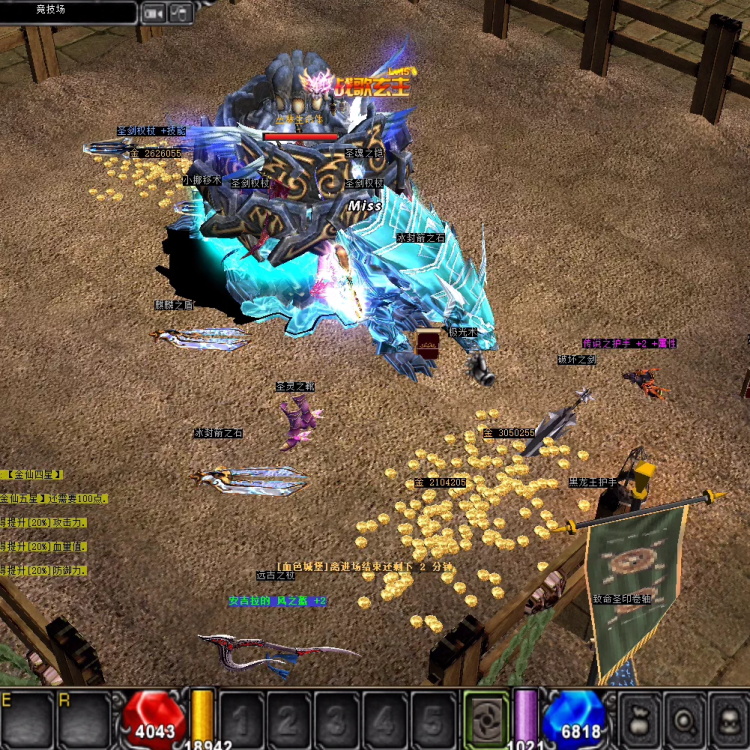
Task: Click the camera icon beside the arena label
Action: [153, 13]
